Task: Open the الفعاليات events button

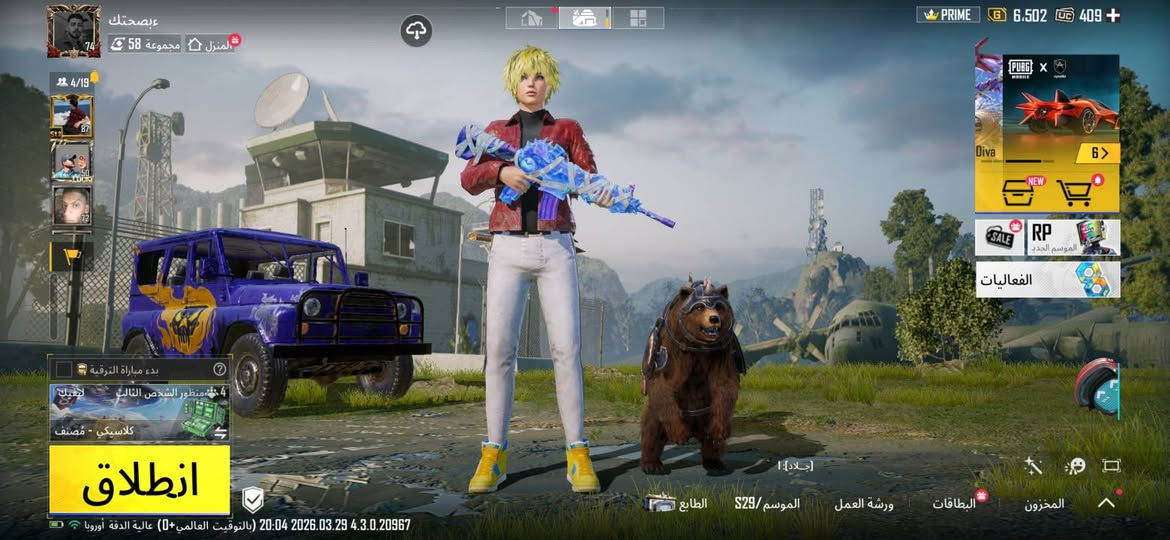Action: pyautogui.click(x=1047, y=280)
